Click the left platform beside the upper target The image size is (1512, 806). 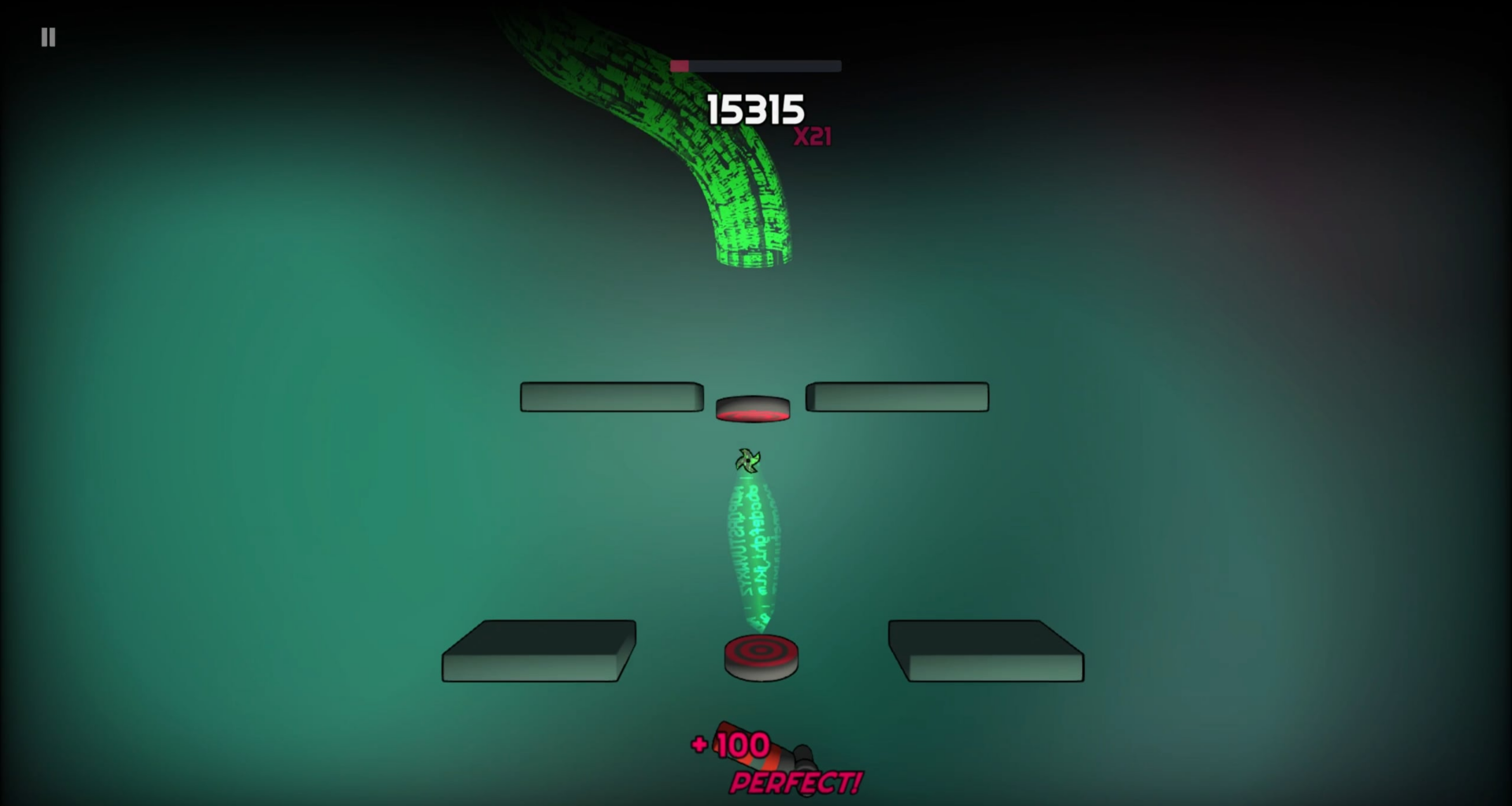click(612, 397)
